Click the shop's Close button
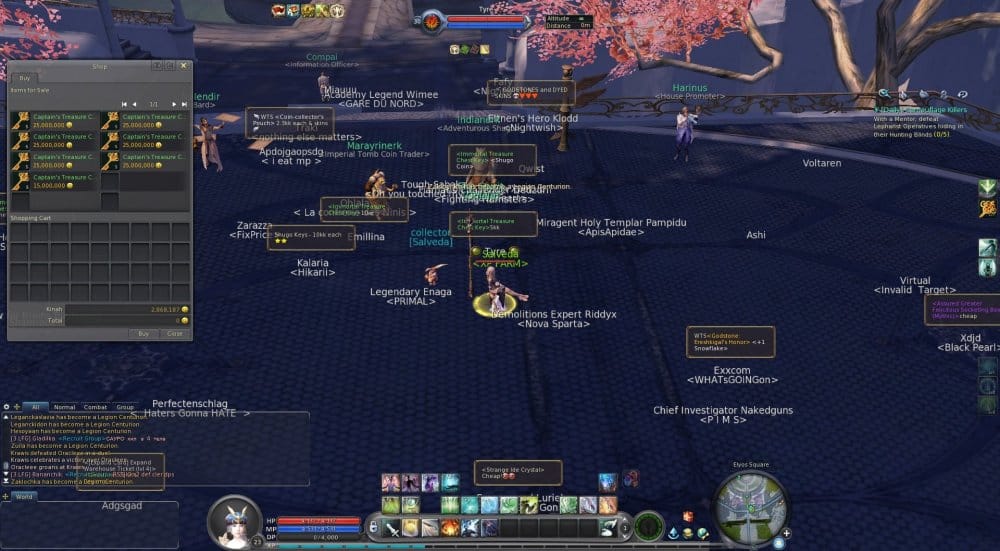Screen dimensions: 1000x551 pos(174,333)
